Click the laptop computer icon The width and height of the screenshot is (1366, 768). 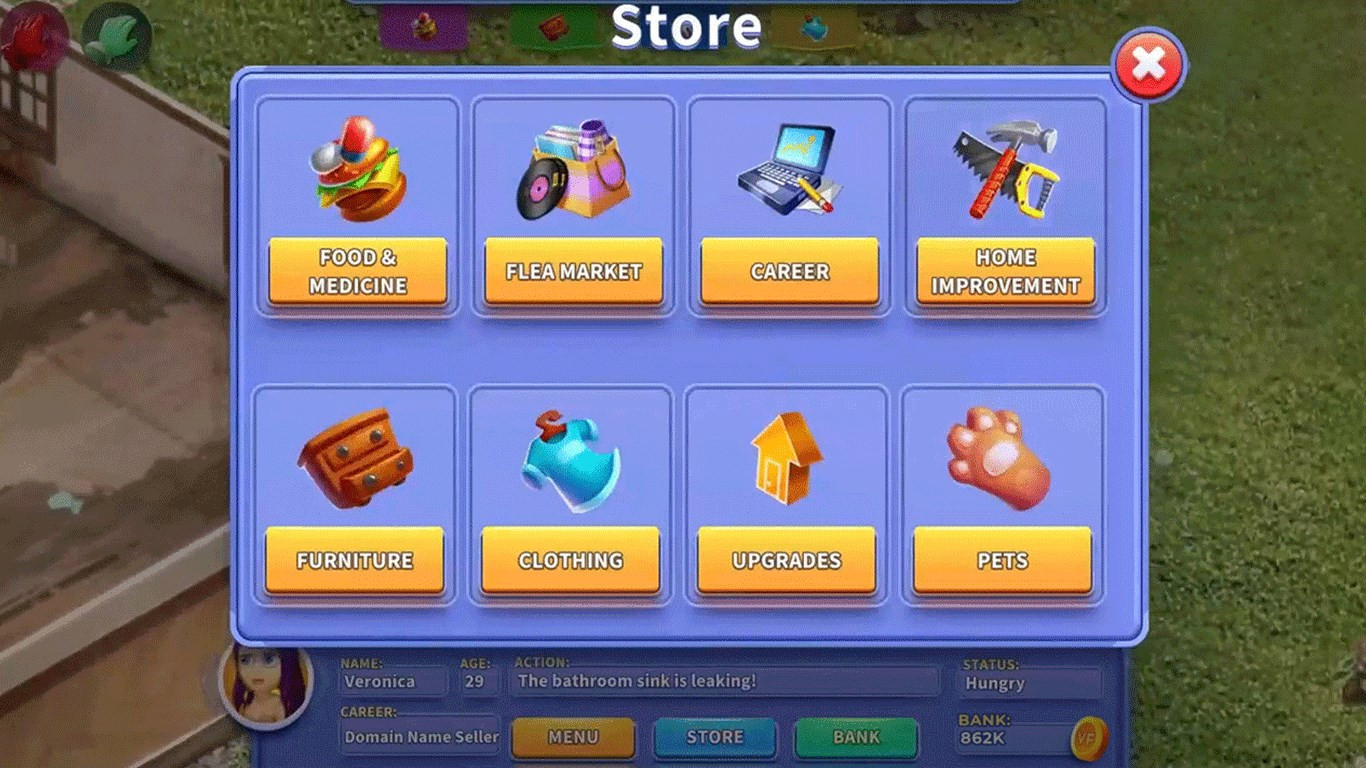pos(788,168)
